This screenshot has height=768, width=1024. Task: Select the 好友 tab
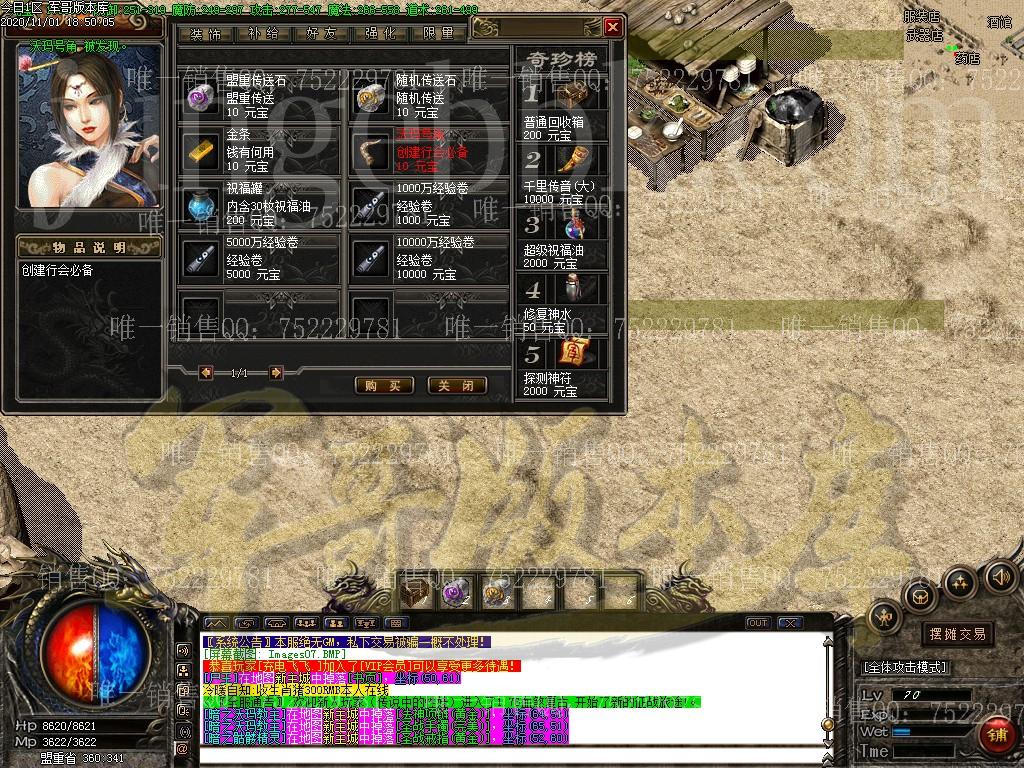point(321,33)
